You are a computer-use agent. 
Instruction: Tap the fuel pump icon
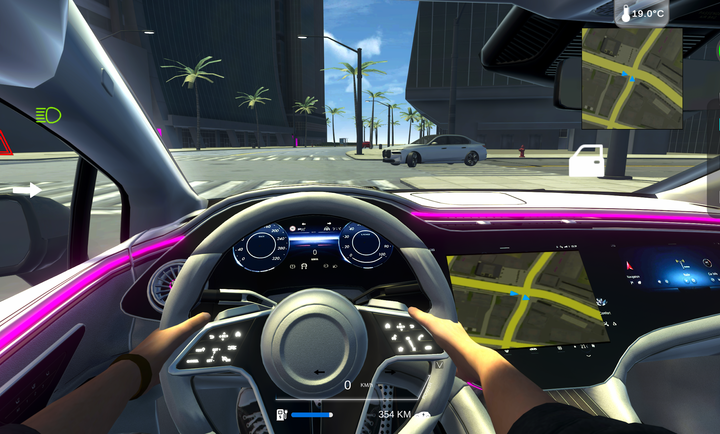point(282,414)
